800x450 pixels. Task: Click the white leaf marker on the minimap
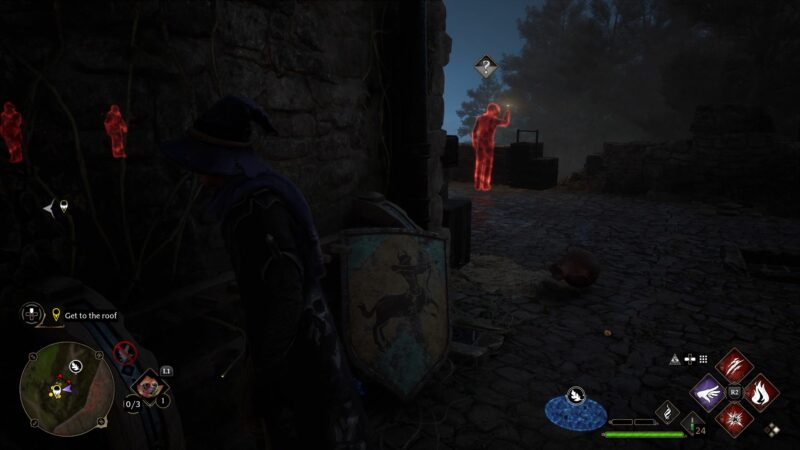pos(74,367)
